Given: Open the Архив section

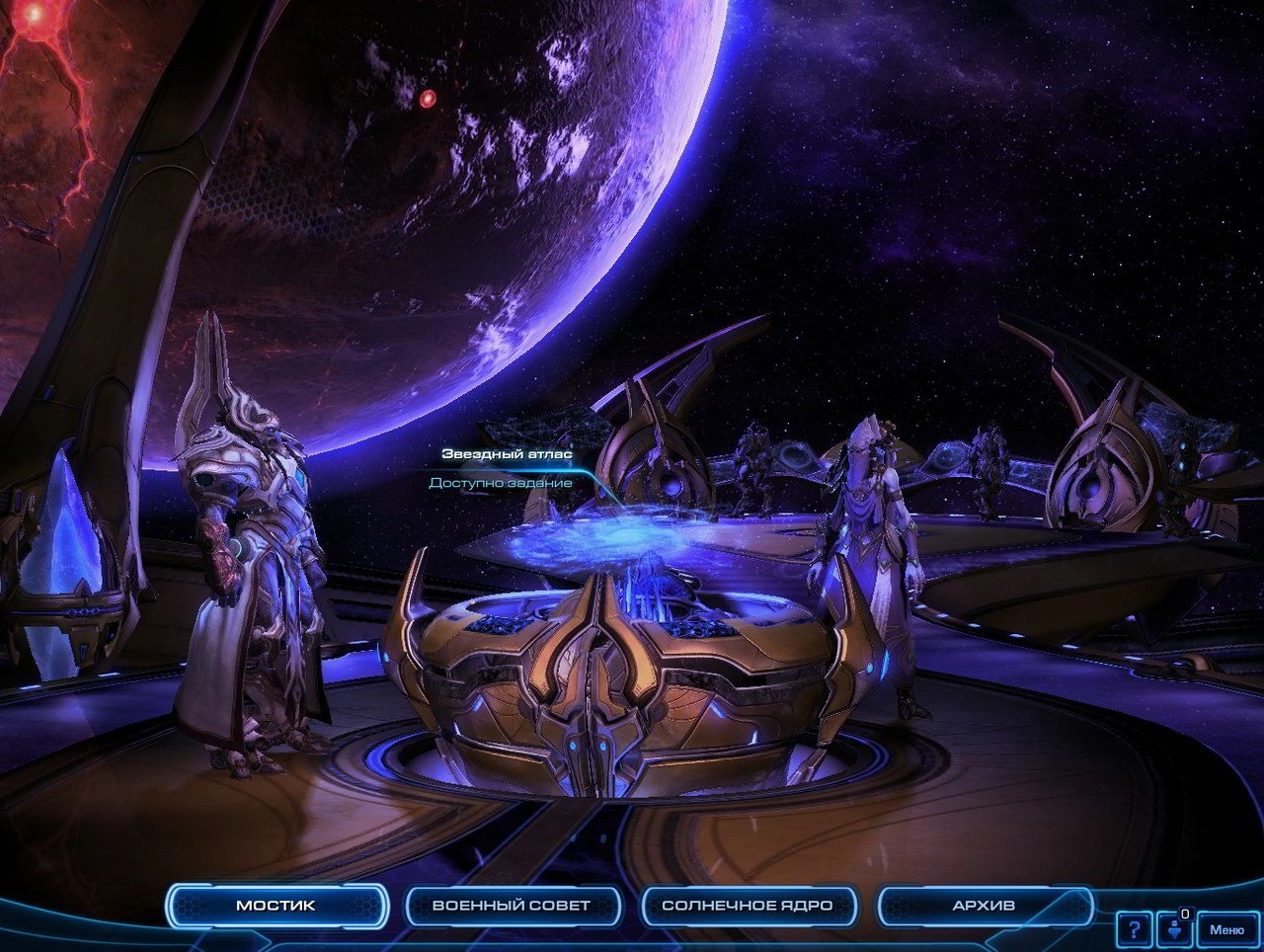Looking at the screenshot, I should pyautogui.click(x=984, y=905).
